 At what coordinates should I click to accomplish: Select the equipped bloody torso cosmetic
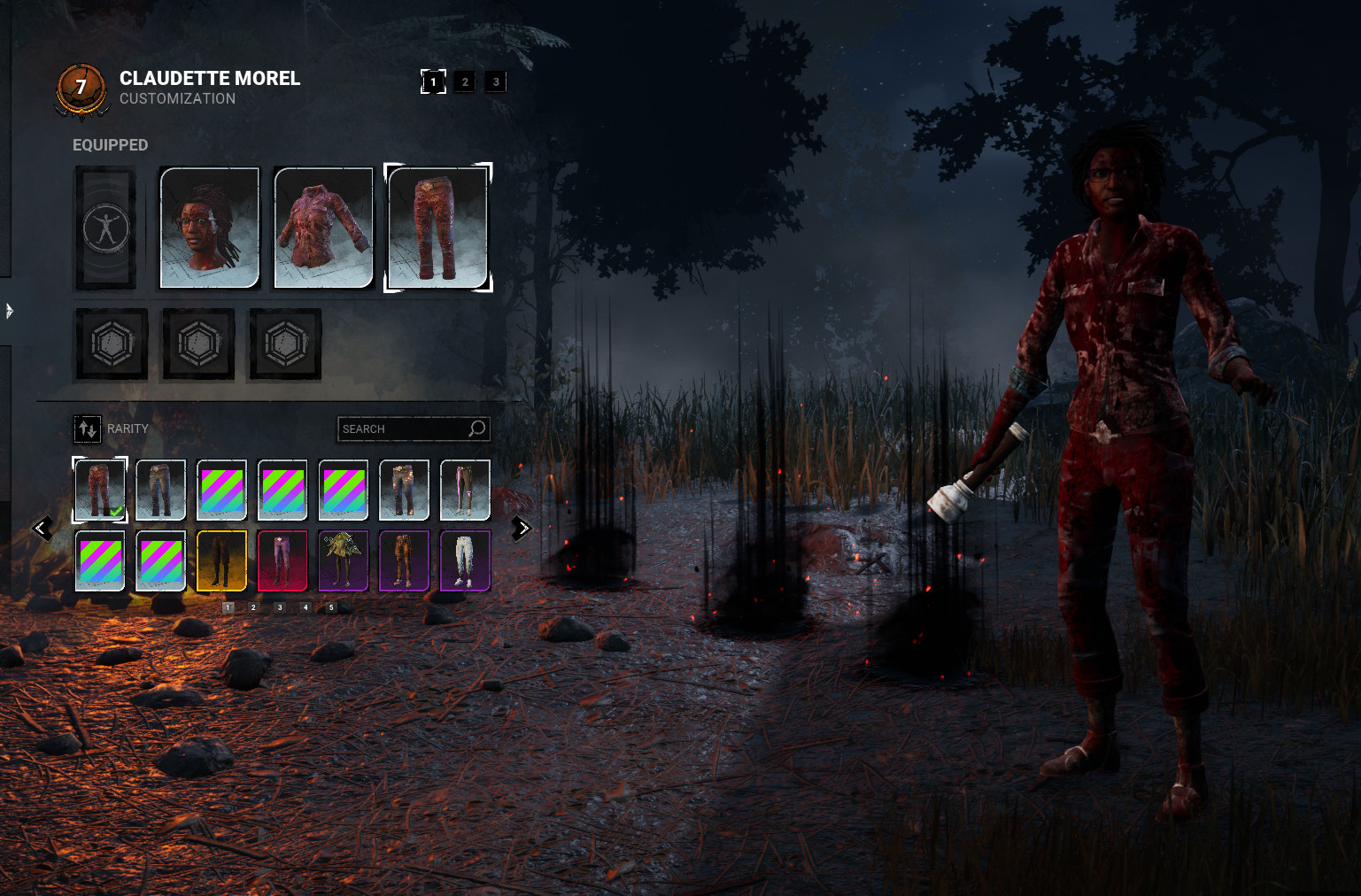[x=322, y=228]
